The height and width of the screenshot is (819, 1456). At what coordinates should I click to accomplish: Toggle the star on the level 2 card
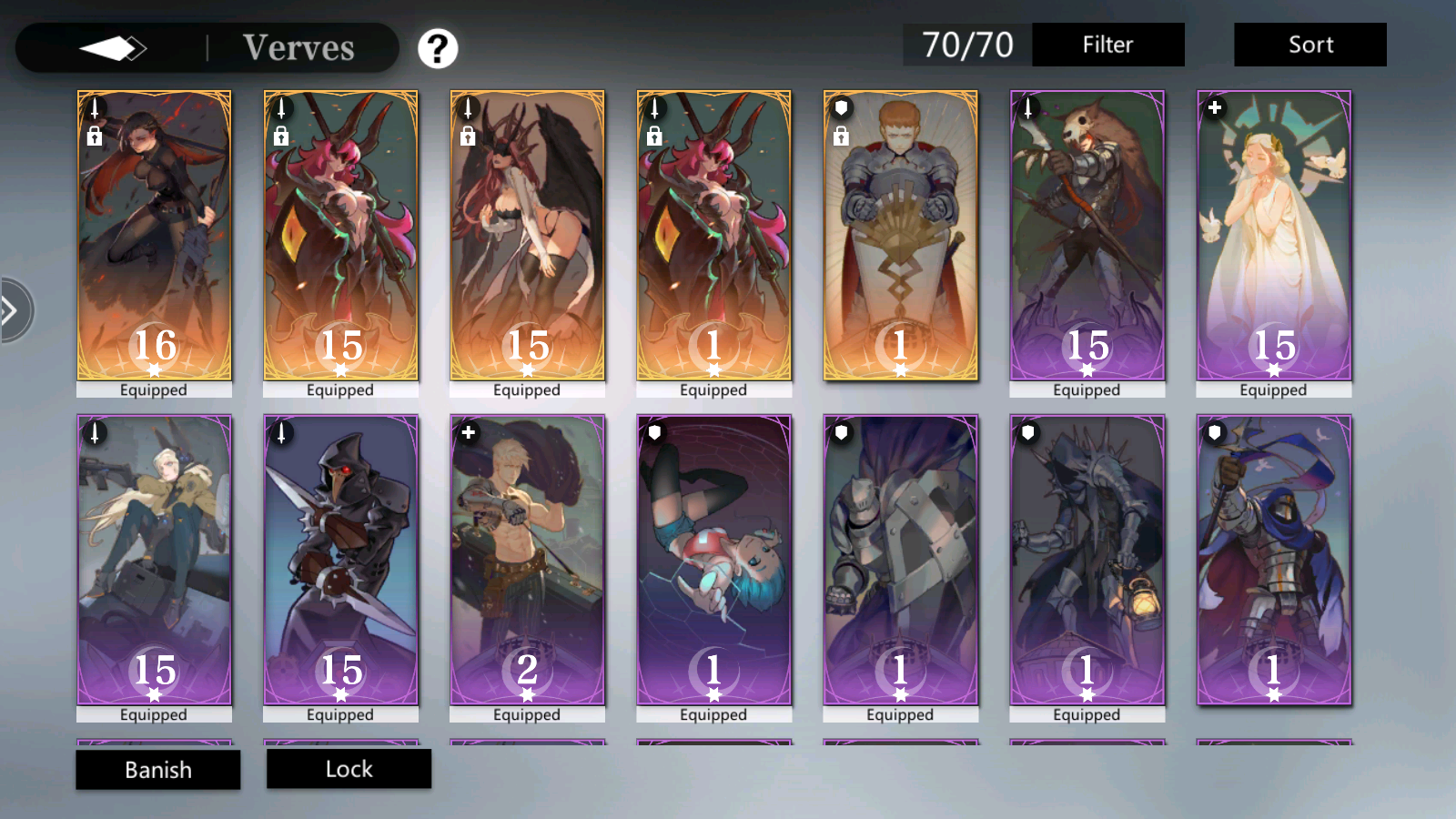pos(527,694)
